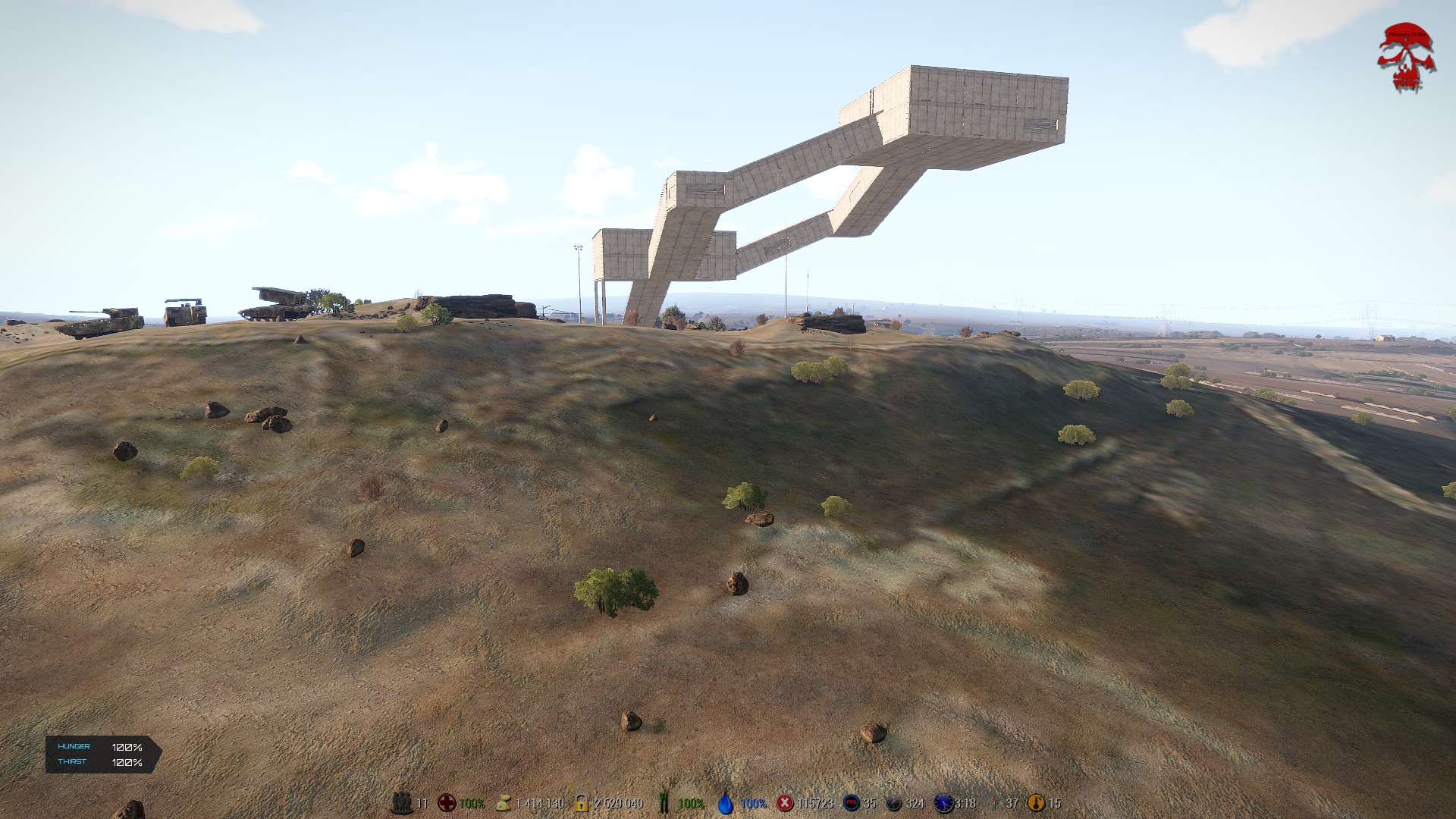
Task: Click the money sack icon
Action: [x=503, y=803]
